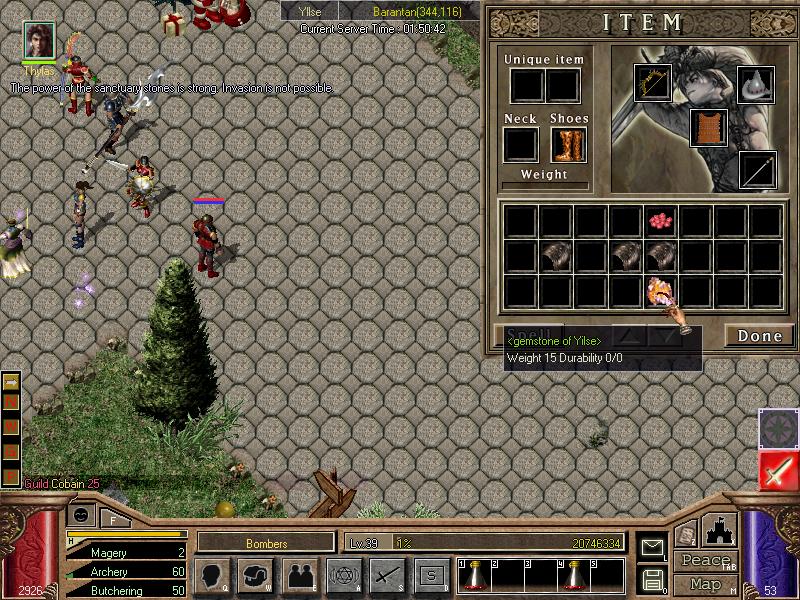Click the Thylas character portrait
This screenshot has height=600, width=800.
tap(39, 39)
